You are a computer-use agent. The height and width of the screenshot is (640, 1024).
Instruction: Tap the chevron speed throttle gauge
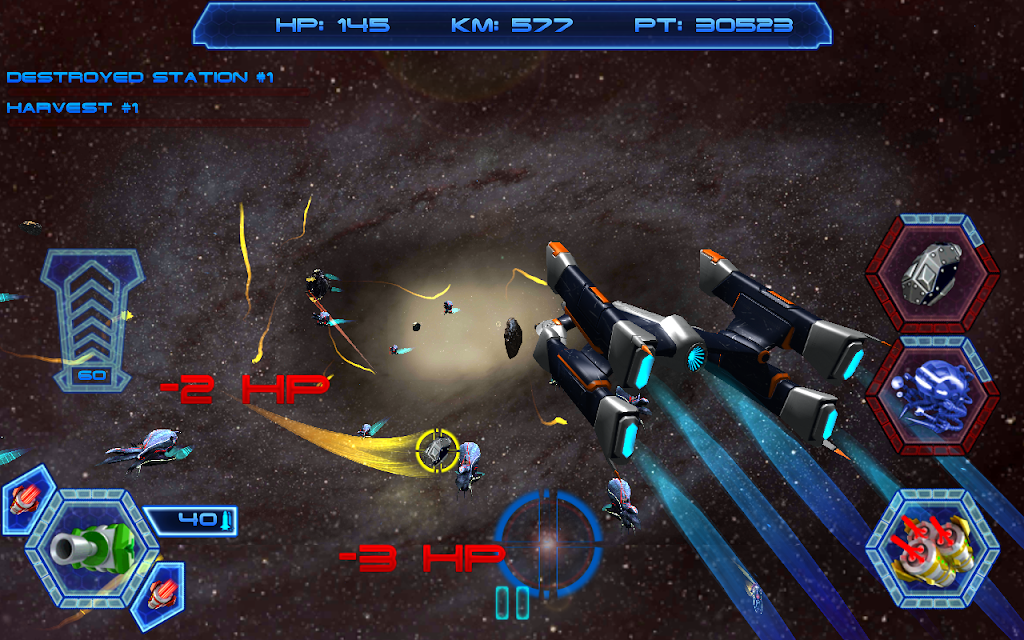tap(92, 318)
